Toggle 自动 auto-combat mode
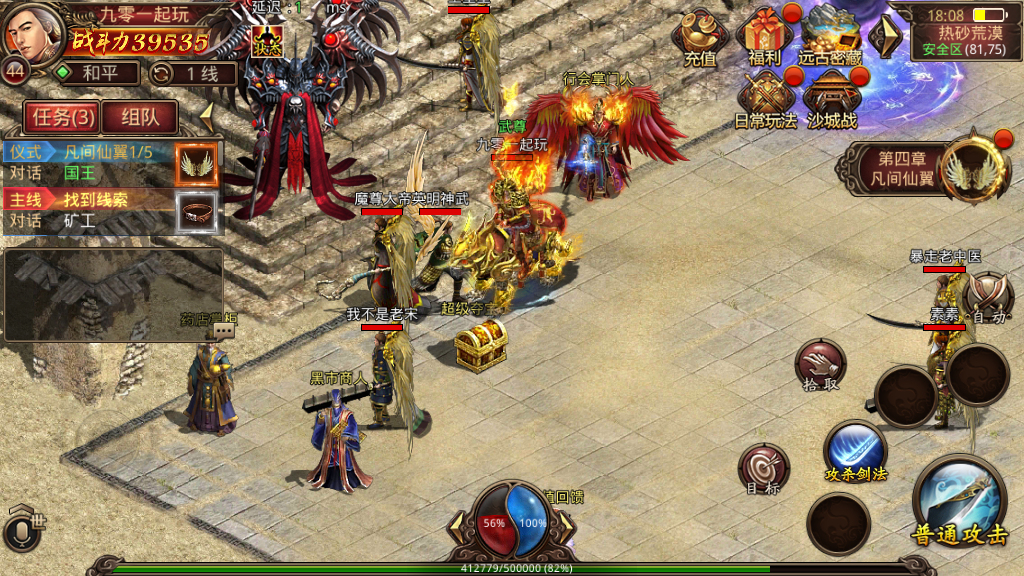Image resolution: width=1024 pixels, height=576 pixels. click(x=988, y=297)
